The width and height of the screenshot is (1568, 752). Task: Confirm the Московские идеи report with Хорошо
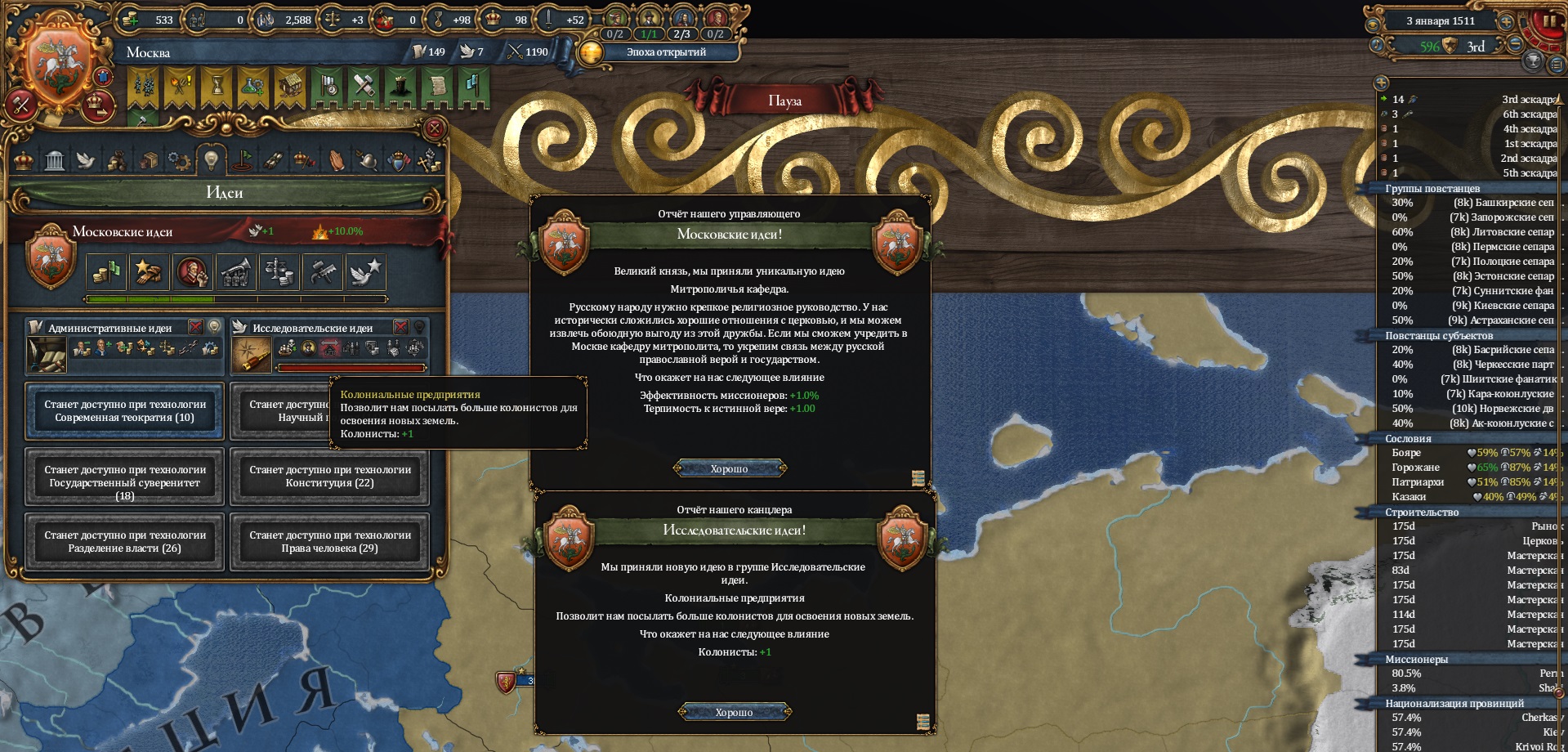point(729,468)
